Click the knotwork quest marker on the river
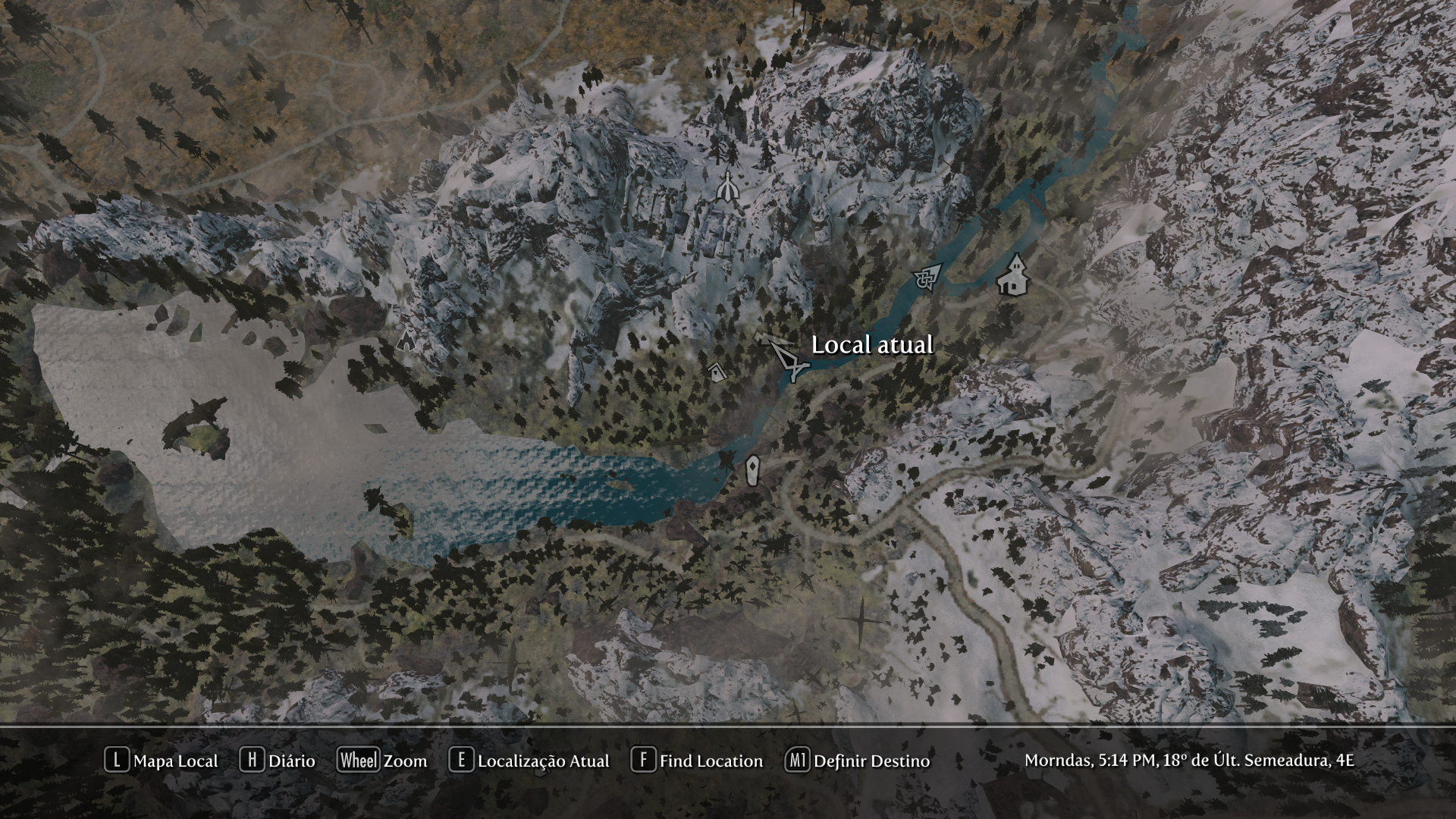This screenshot has width=1456, height=819. [928, 277]
